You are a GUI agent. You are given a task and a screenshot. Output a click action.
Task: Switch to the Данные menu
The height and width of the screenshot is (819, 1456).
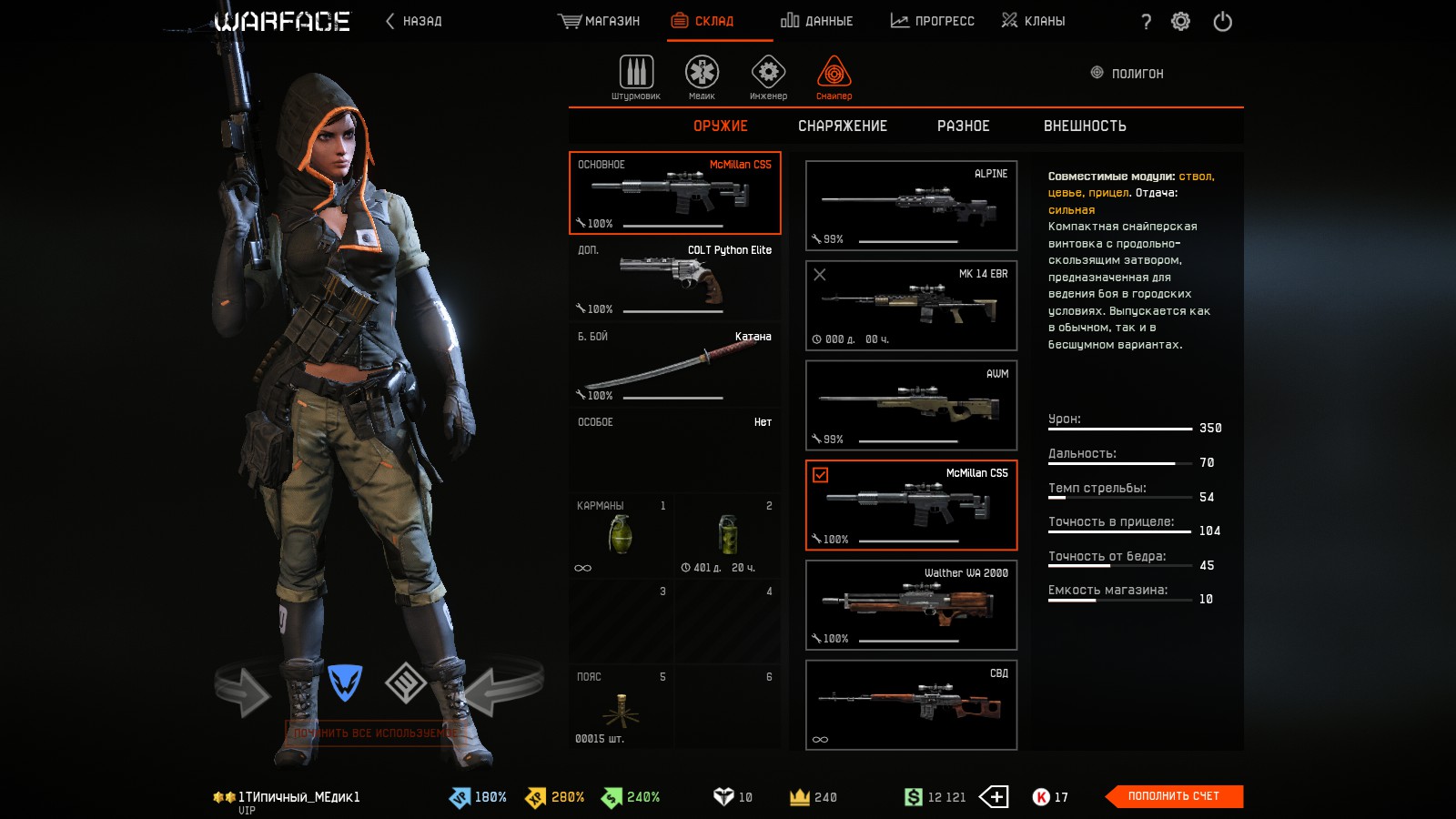(x=816, y=21)
